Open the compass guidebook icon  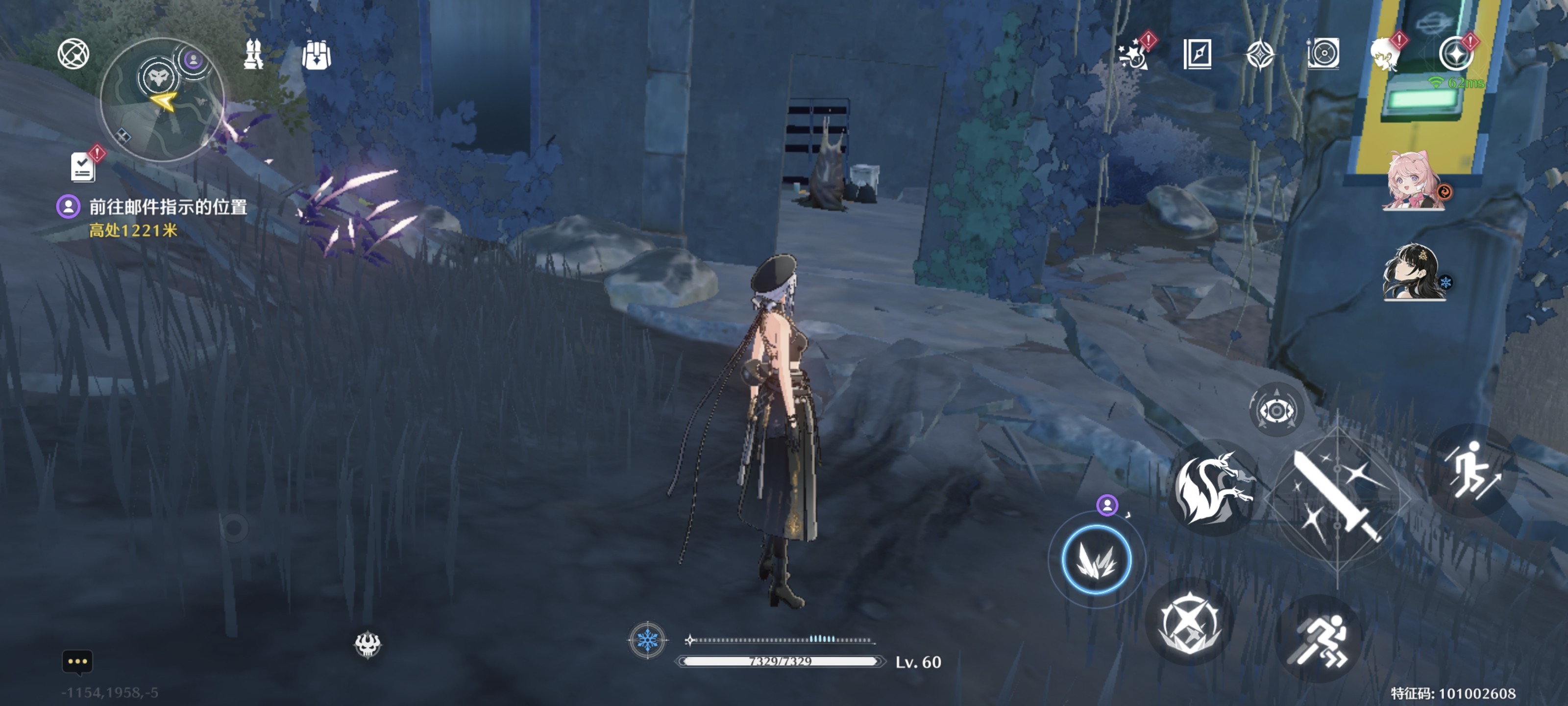tap(1197, 54)
